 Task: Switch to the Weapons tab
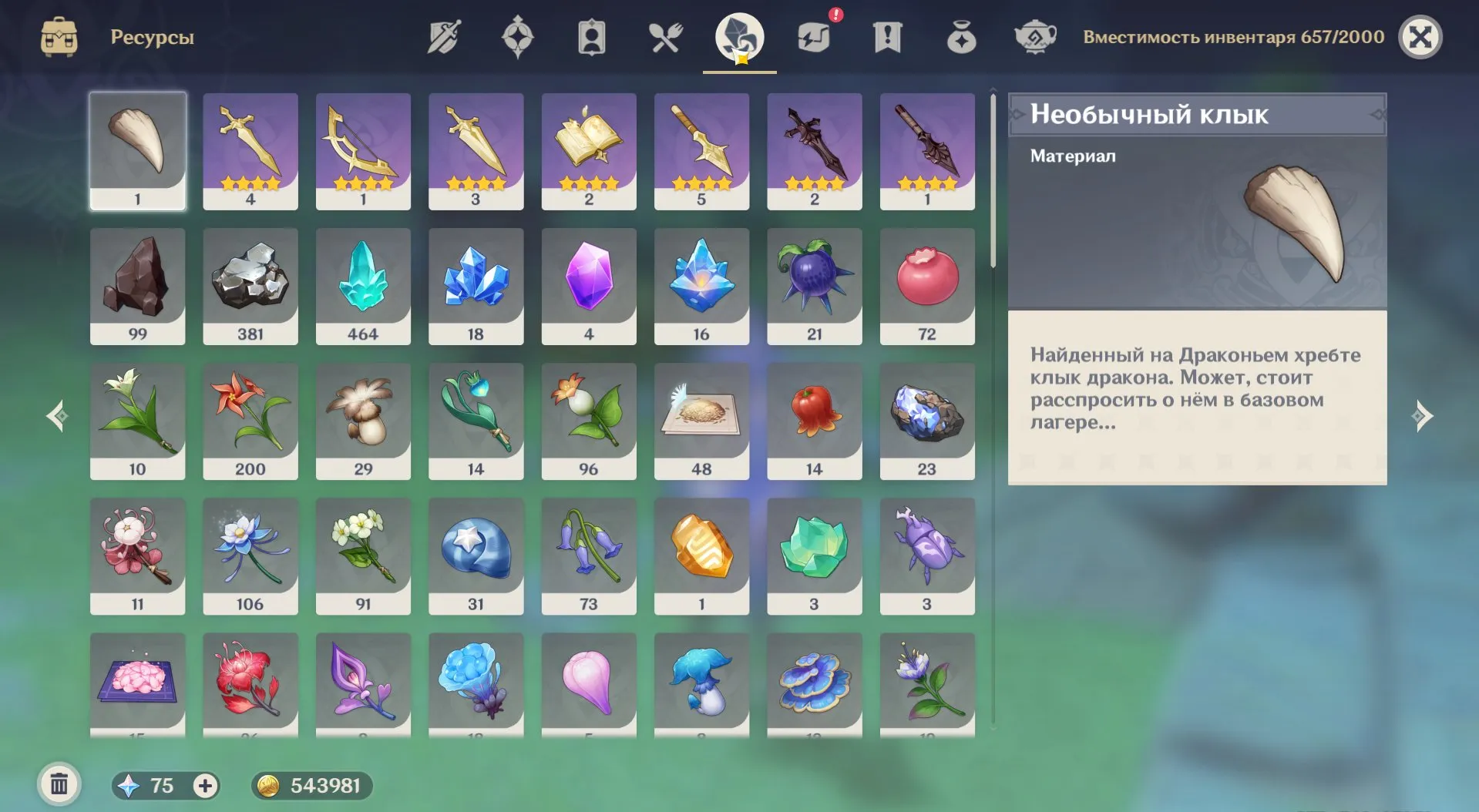tap(444, 37)
